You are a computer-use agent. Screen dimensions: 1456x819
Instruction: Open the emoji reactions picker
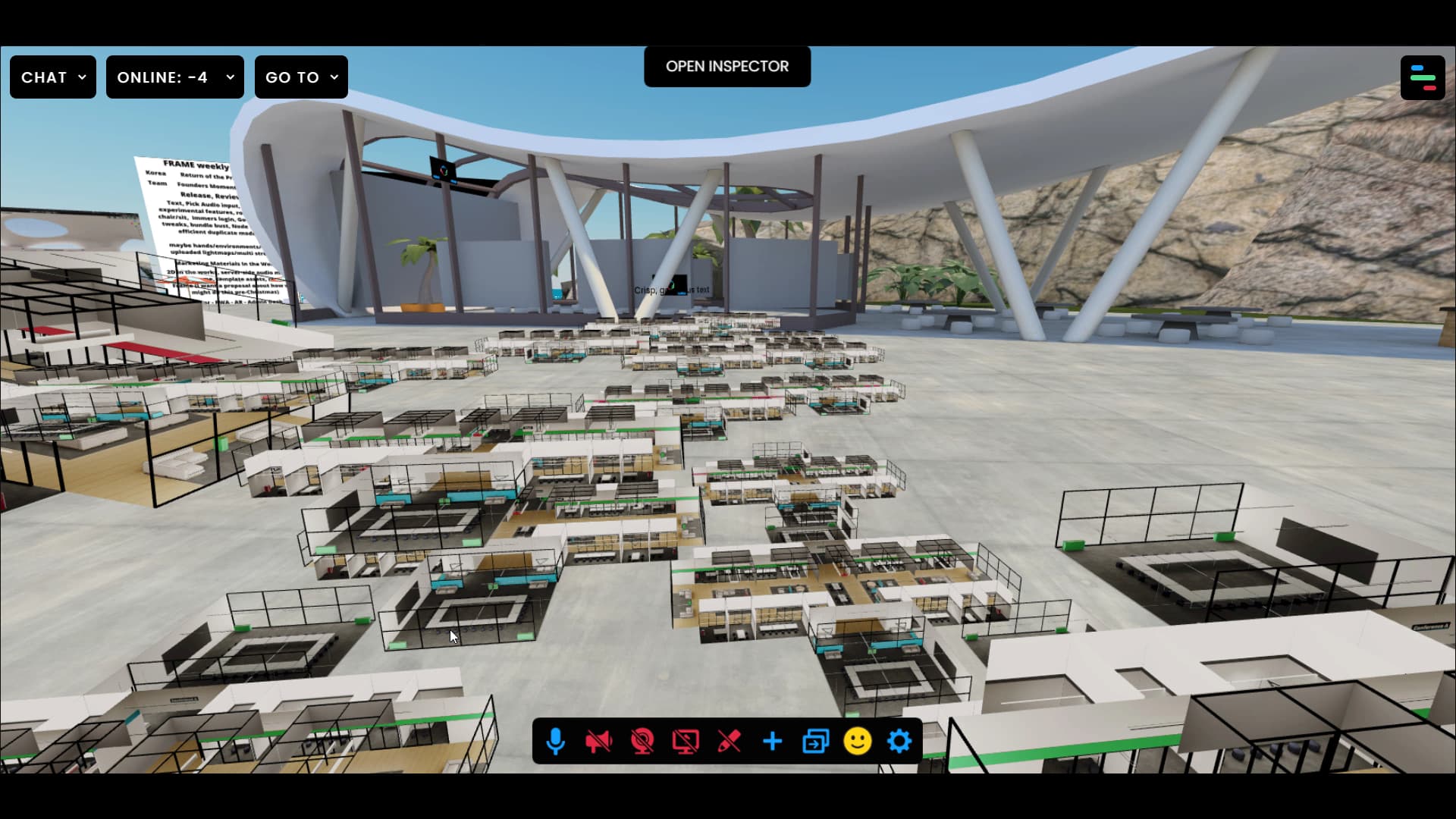pos(858,741)
